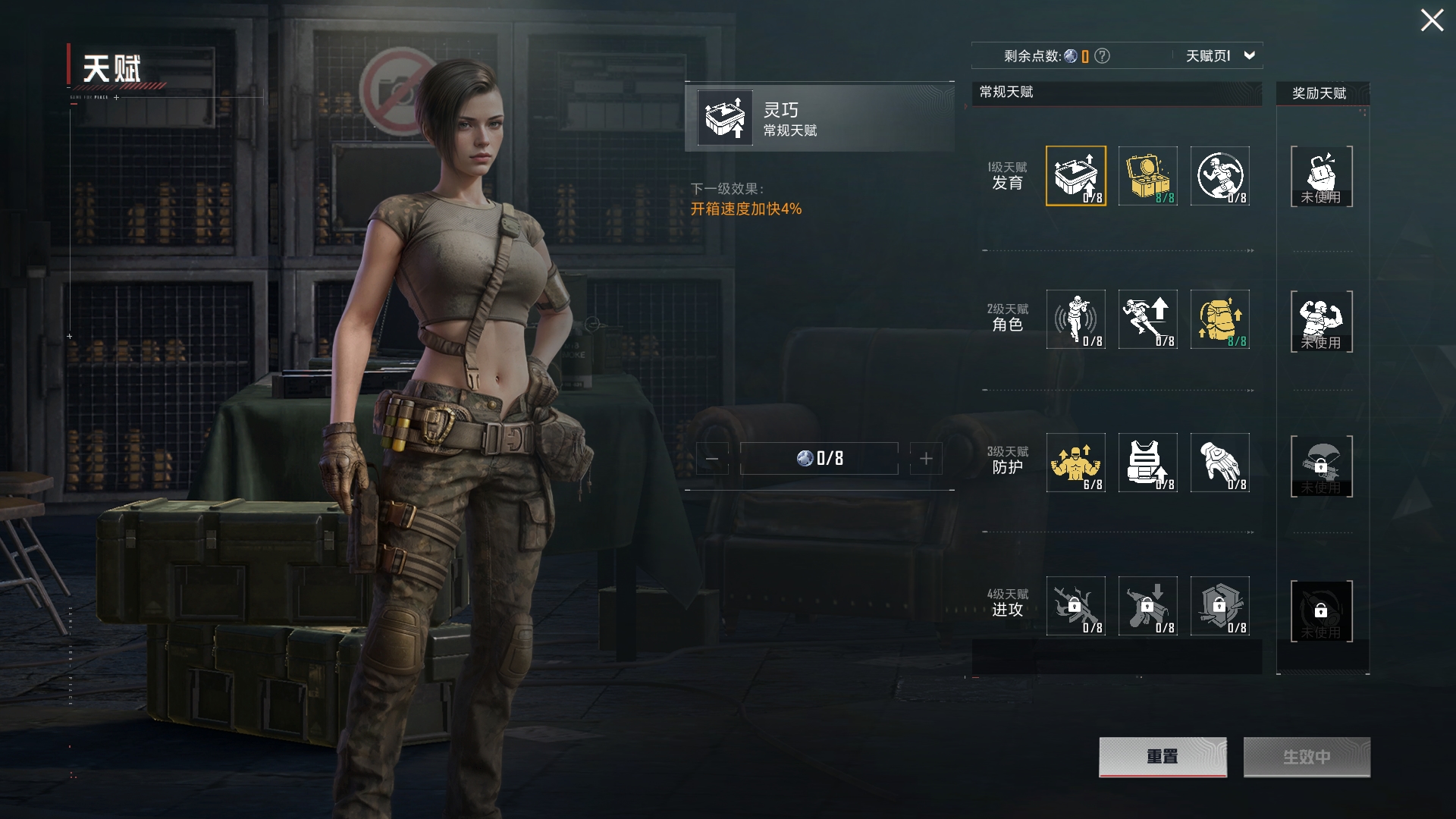Select the armor vest talent
The height and width of the screenshot is (819, 1456).
1147,463
